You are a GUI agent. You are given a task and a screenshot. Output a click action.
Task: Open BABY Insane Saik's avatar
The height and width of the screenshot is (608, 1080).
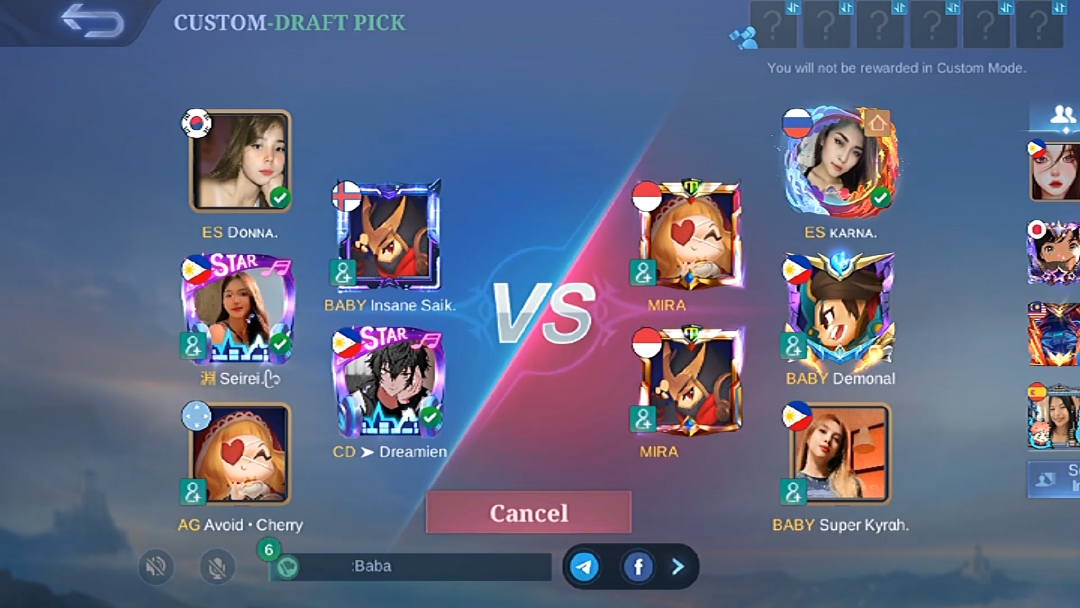pos(388,235)
